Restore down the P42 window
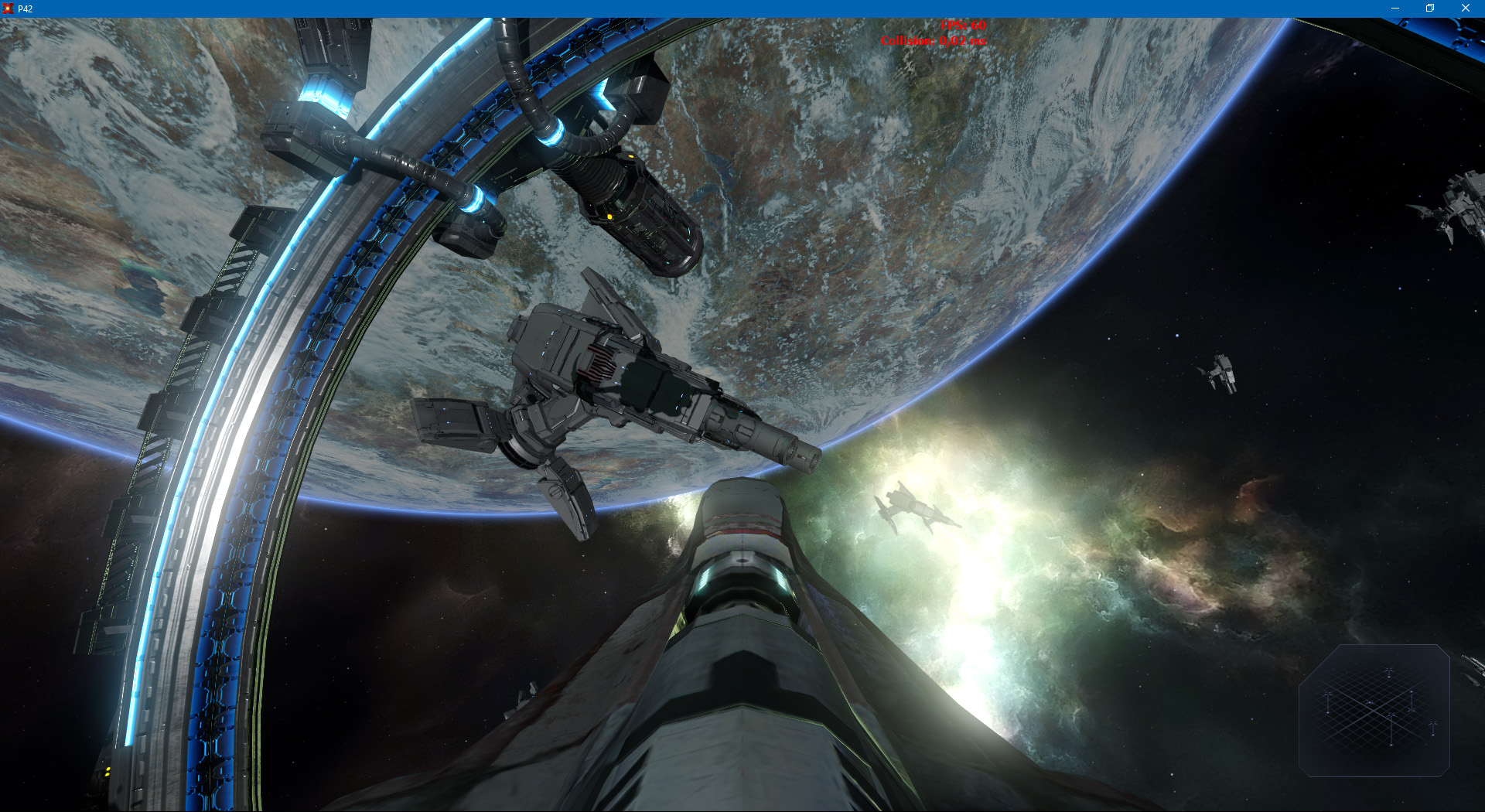The image size is (1485, 812). pos(1430,9)
